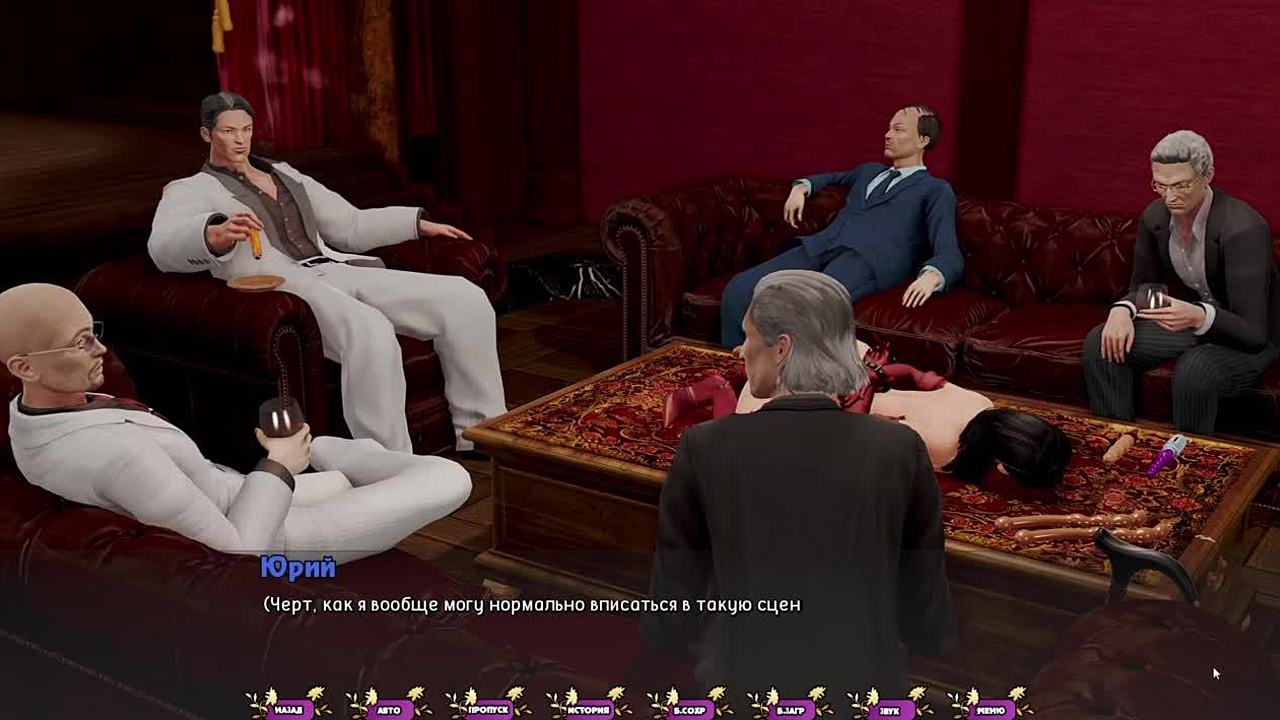Open the Звук sound settings

(889, 709)
